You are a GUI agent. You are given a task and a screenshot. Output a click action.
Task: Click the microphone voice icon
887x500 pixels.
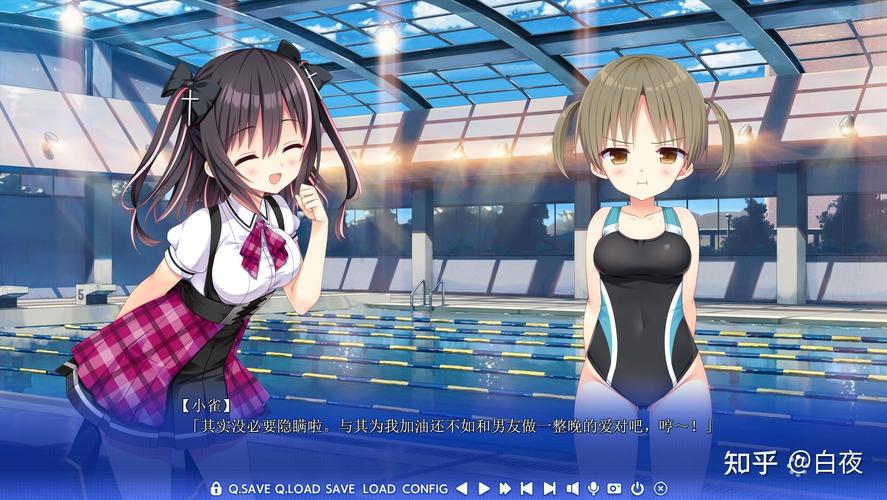[x=594, y=488]
